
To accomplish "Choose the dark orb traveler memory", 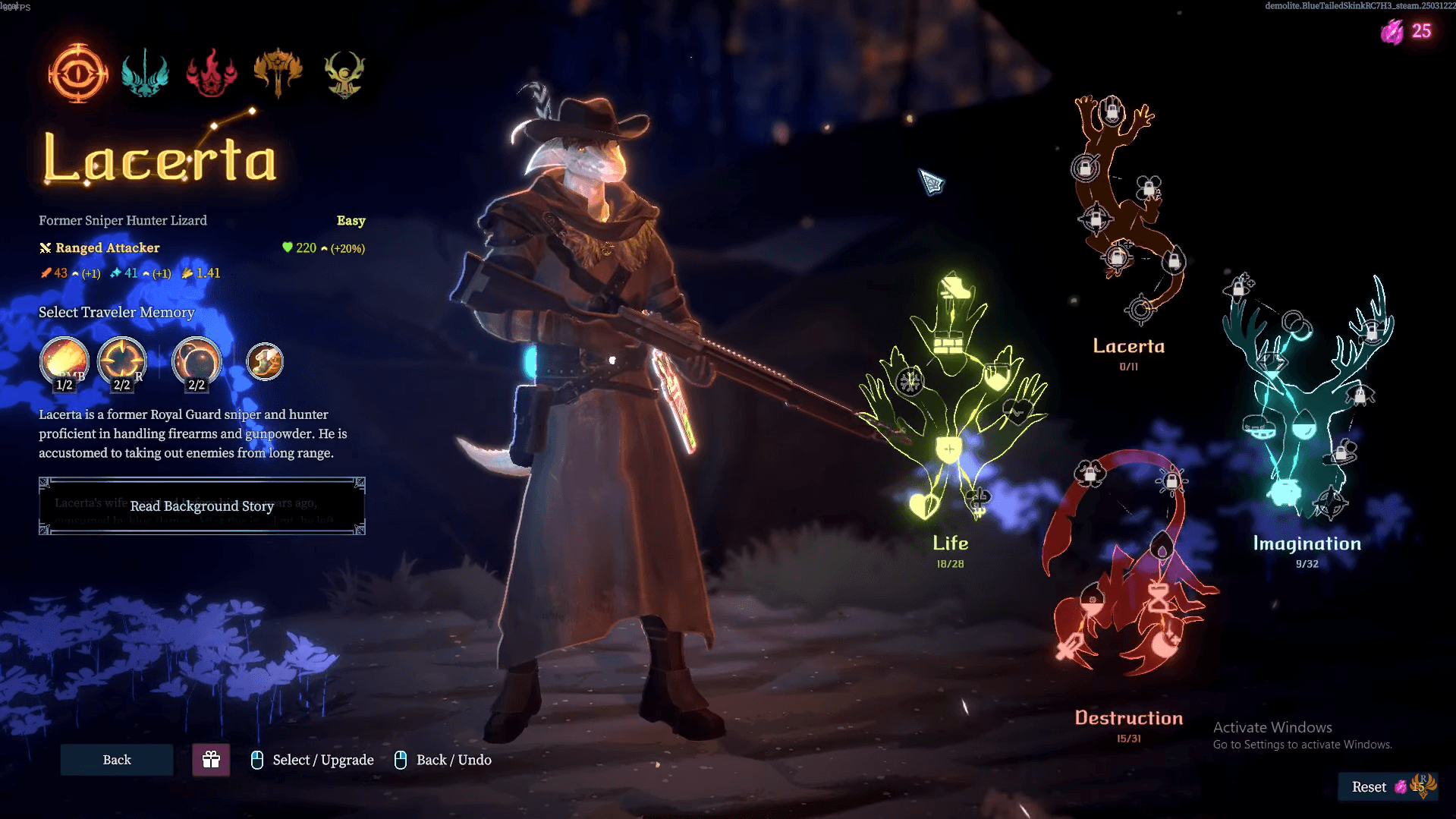I will tap(197, 362).
